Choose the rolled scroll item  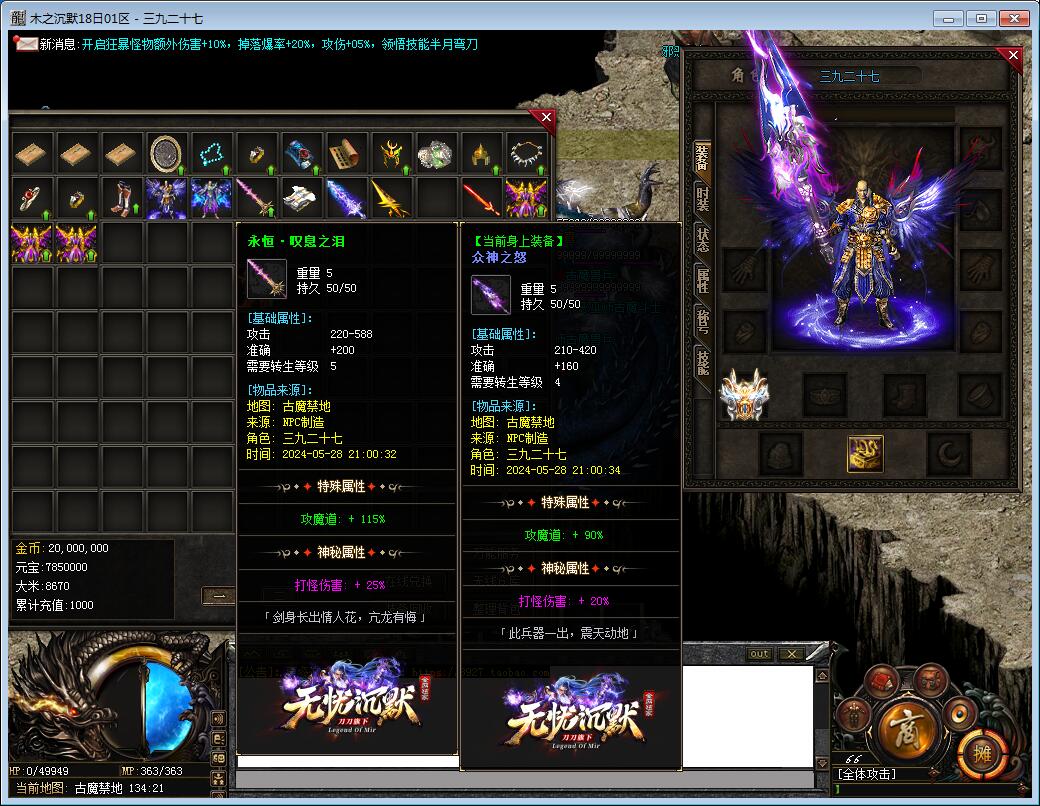click(x=345, y=153)
